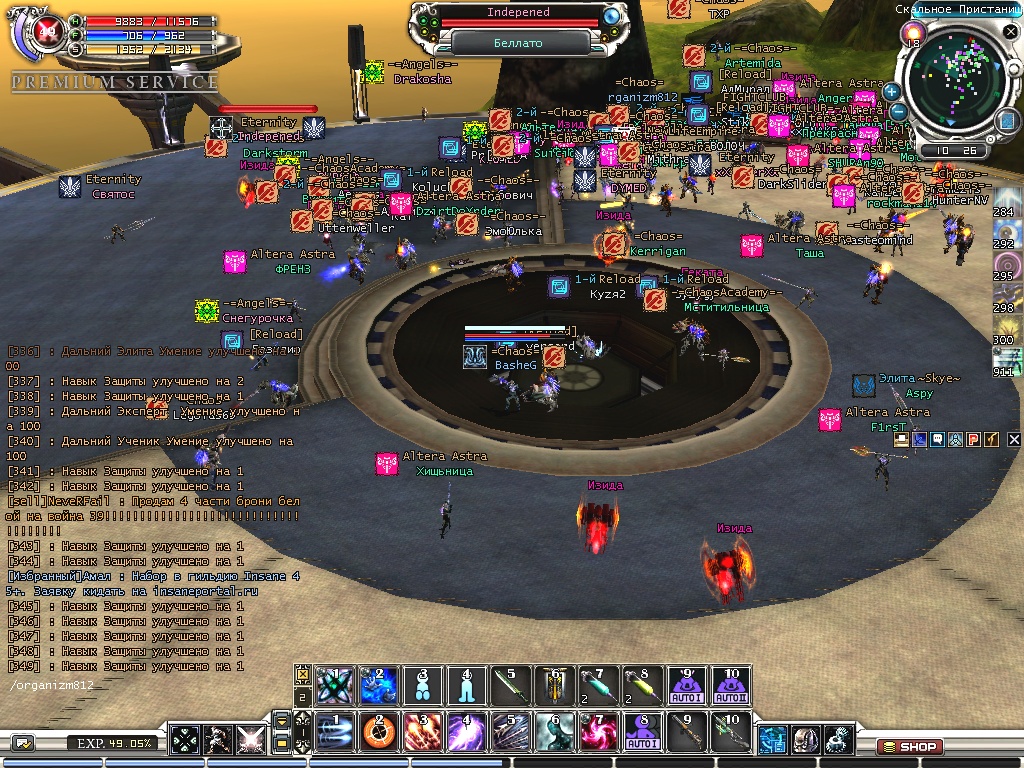Select the rifle weapon in lower slot 9
Viewport: 1024px width, 768px height.
coord(685,732)
